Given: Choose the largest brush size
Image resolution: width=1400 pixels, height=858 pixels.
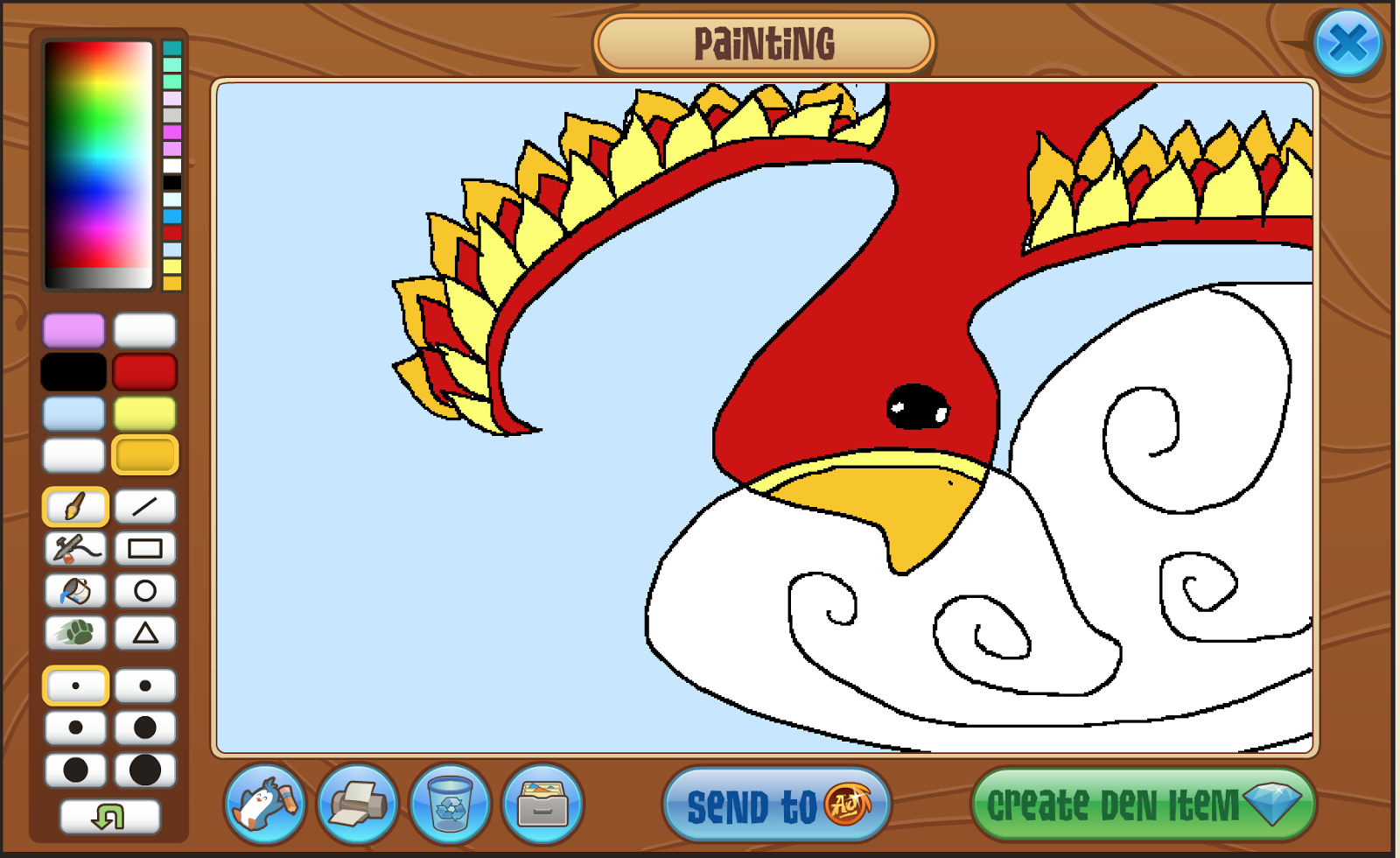Looking at the screenshot, I should point(144,771).
